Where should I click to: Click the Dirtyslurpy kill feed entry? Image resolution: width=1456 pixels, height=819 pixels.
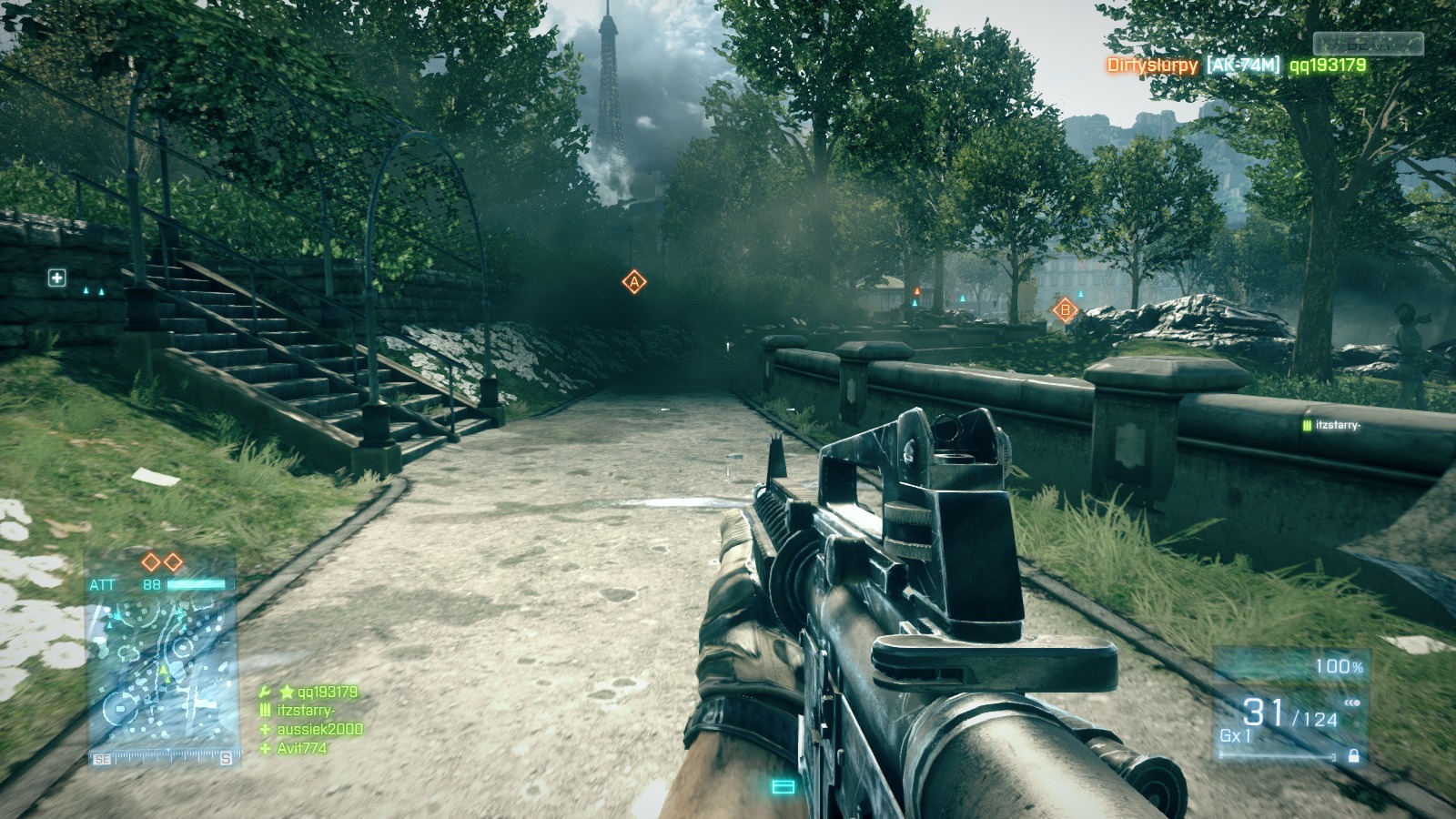coord(1151,65)
